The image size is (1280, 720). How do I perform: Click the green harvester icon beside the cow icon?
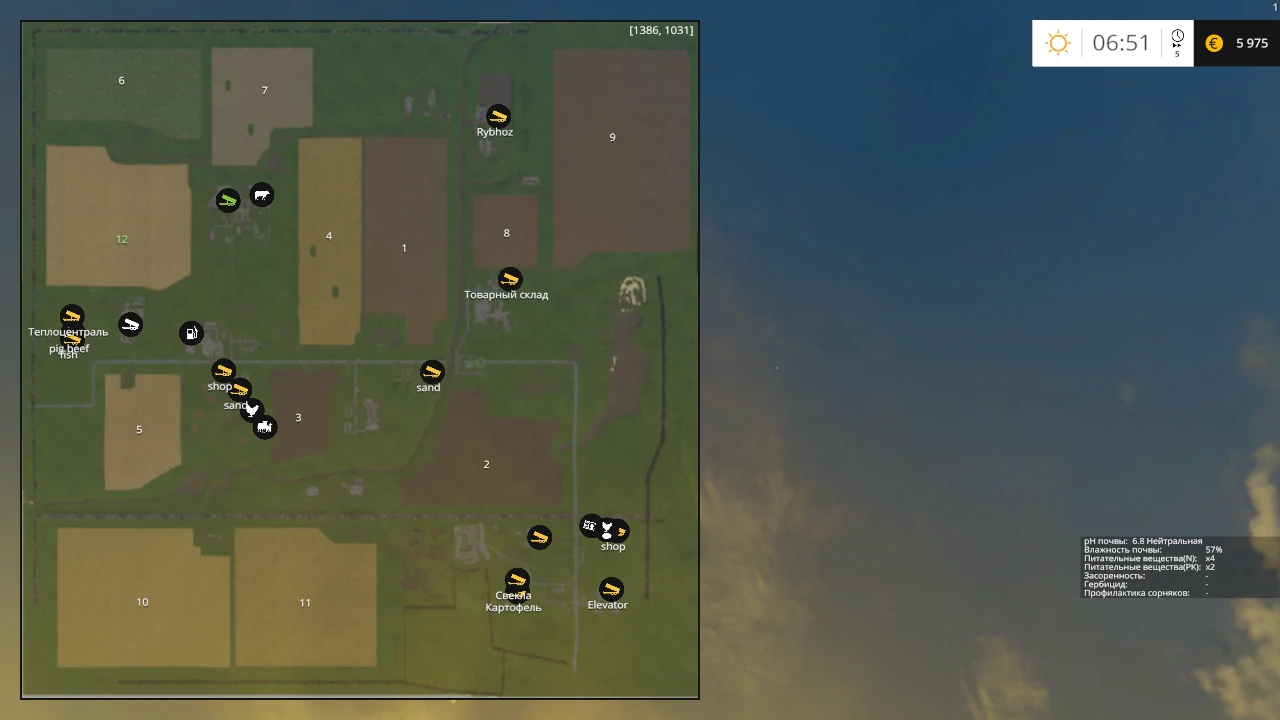(x=228, y=199)
